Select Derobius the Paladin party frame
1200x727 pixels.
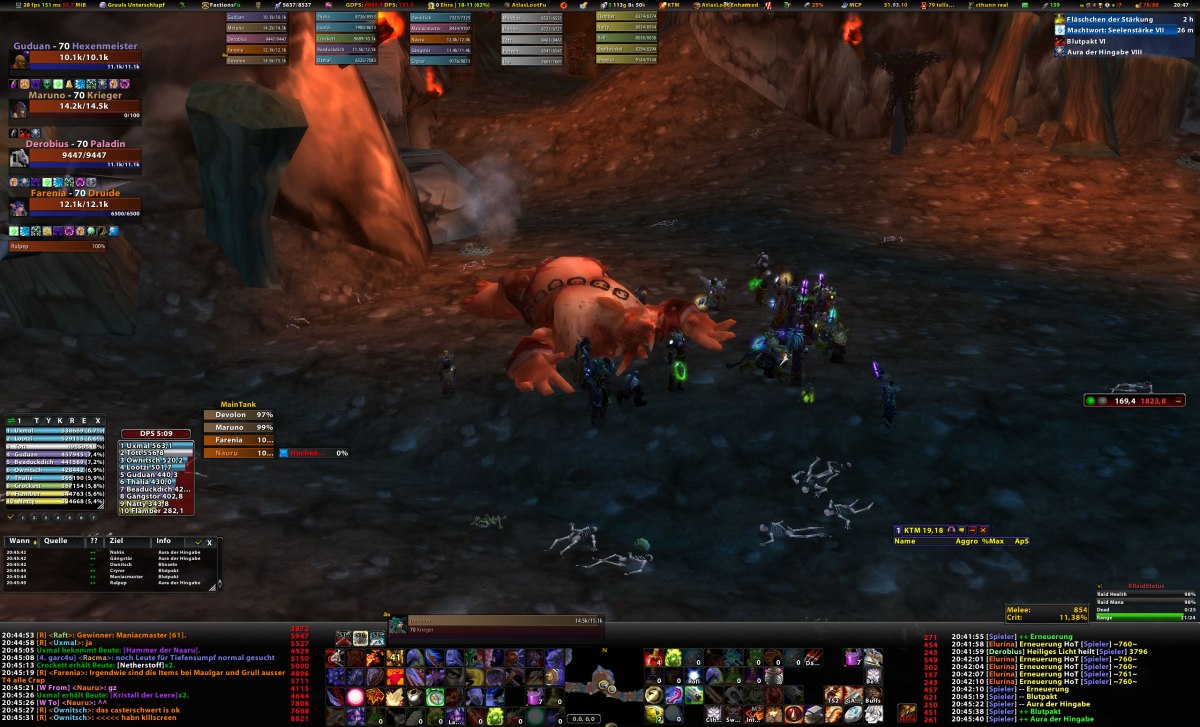click(75, 155)
